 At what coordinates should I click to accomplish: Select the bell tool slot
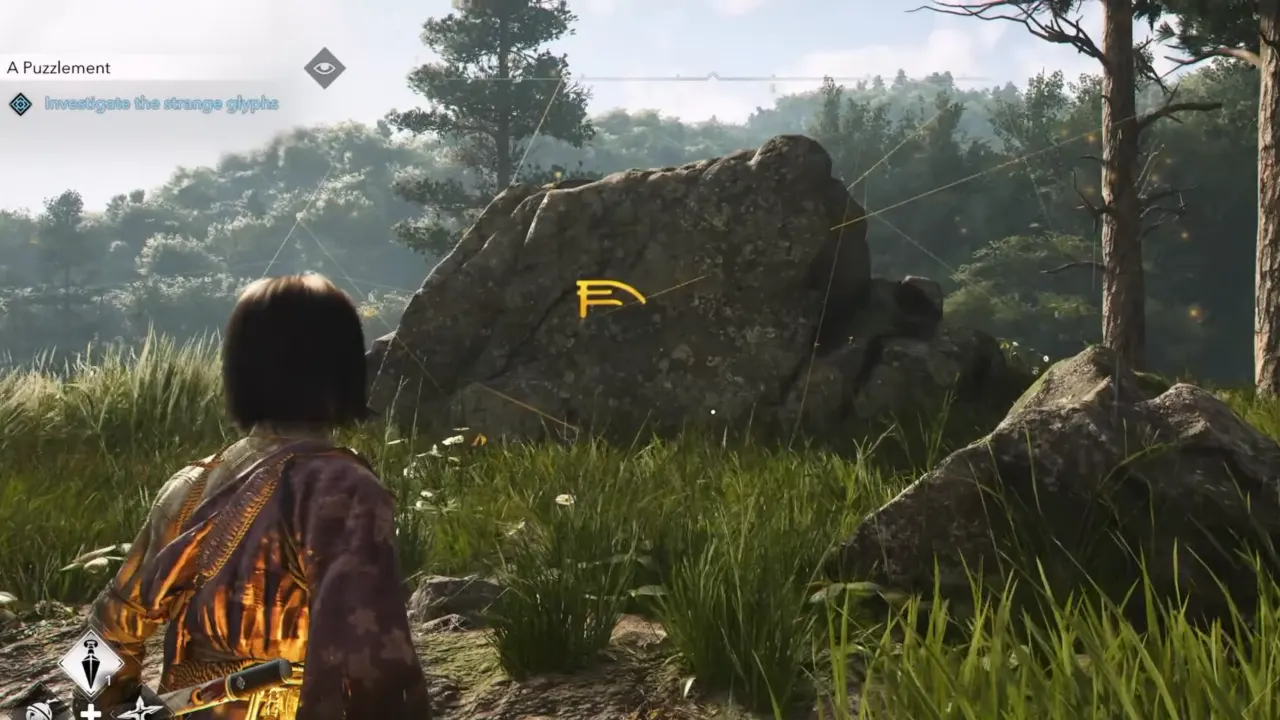40,710
